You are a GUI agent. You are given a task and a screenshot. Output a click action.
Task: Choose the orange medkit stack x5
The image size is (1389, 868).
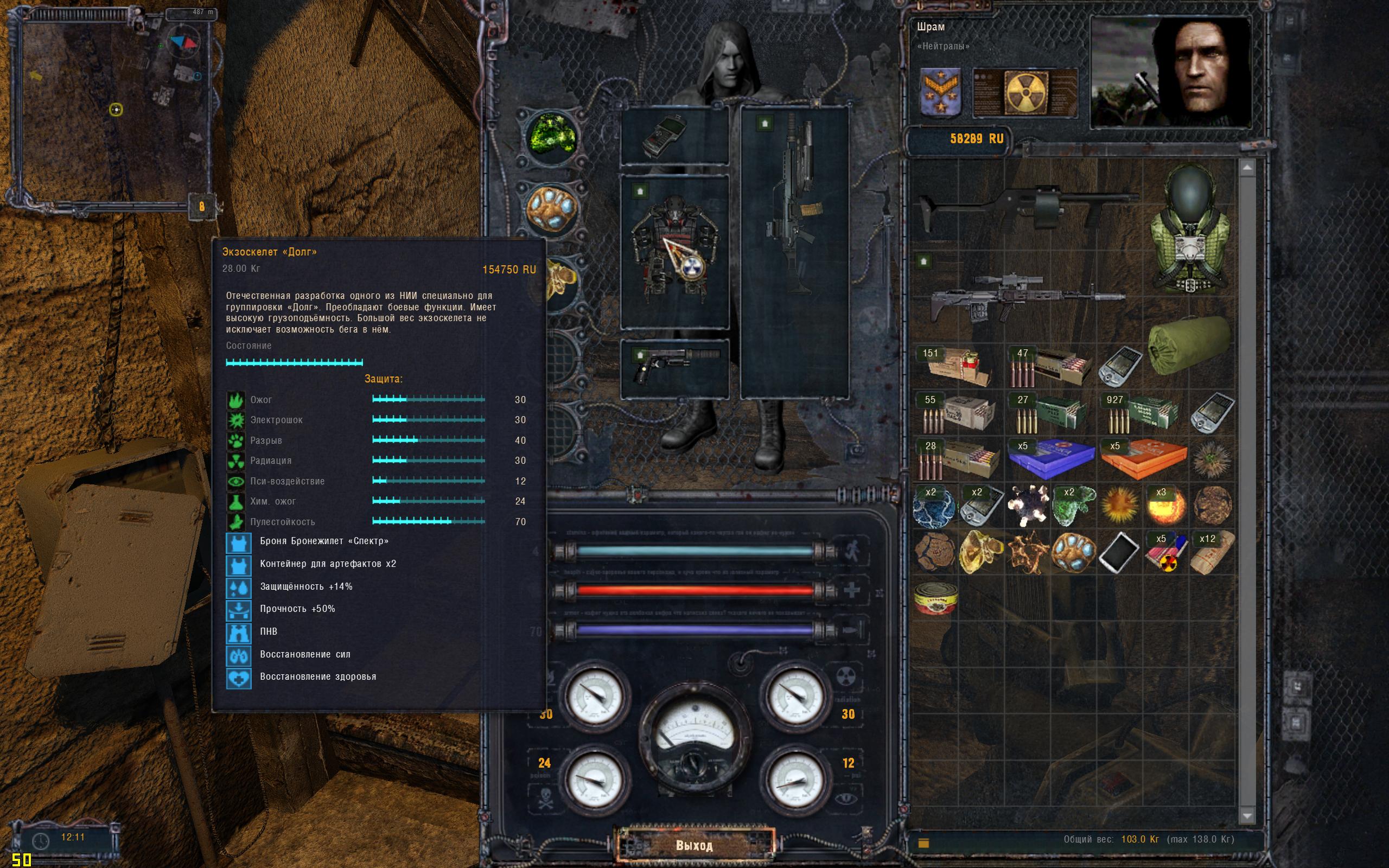tap(1142, 459)
